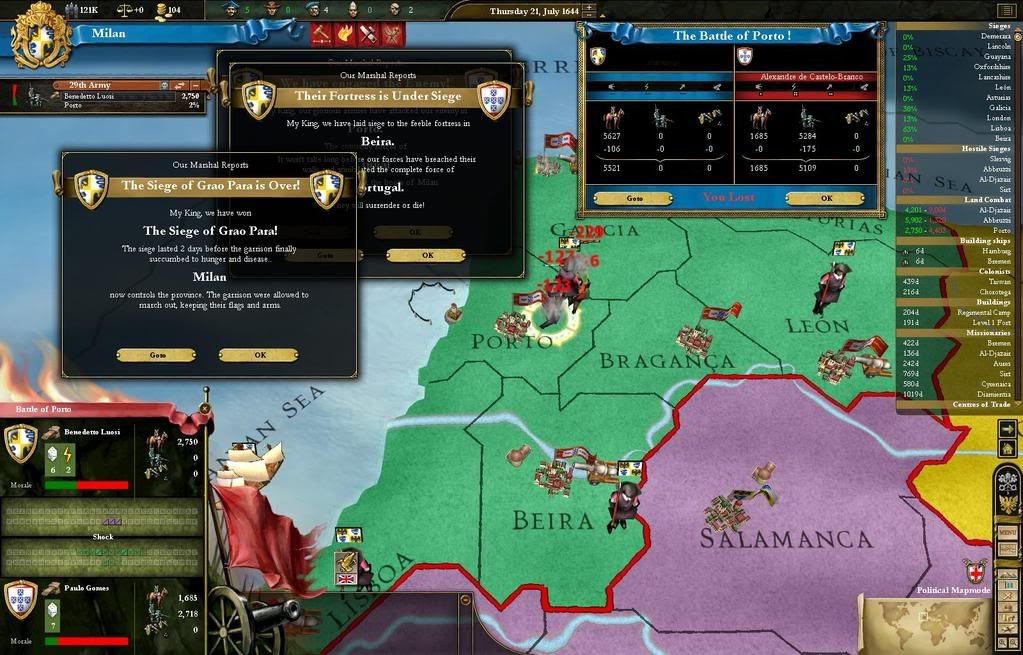Click the hammer alert icon
The width and height of the screenshot is (1023, 655).
click(322, 34)
